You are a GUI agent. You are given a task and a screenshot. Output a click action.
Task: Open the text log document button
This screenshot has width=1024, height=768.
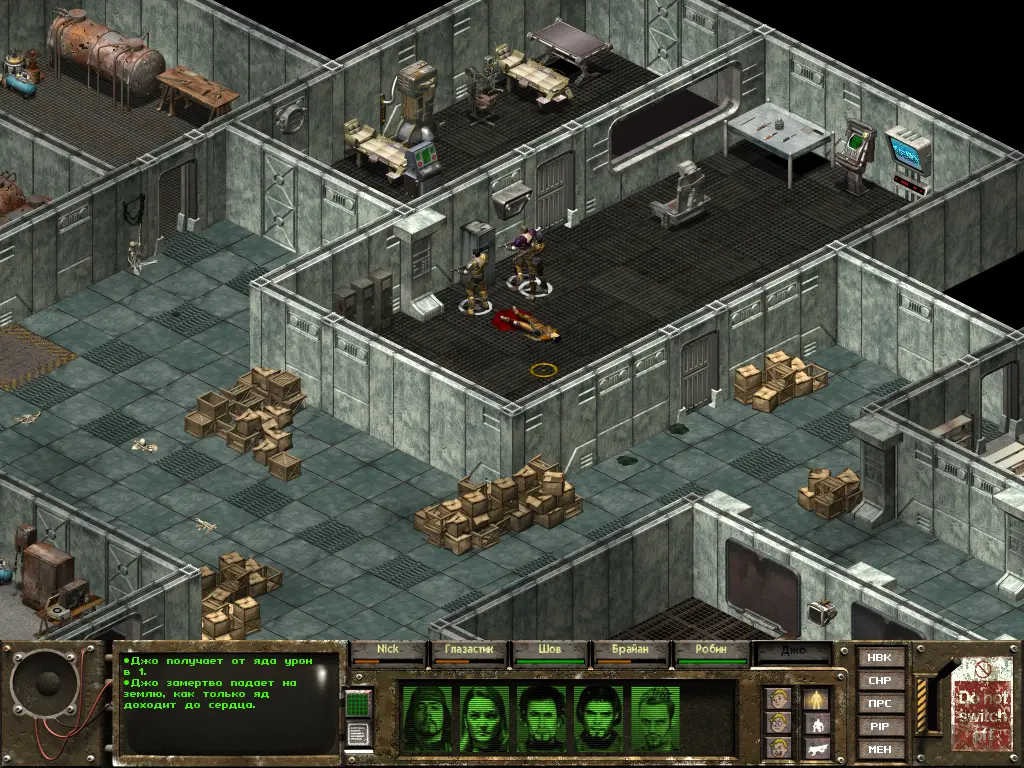point(358,732)
